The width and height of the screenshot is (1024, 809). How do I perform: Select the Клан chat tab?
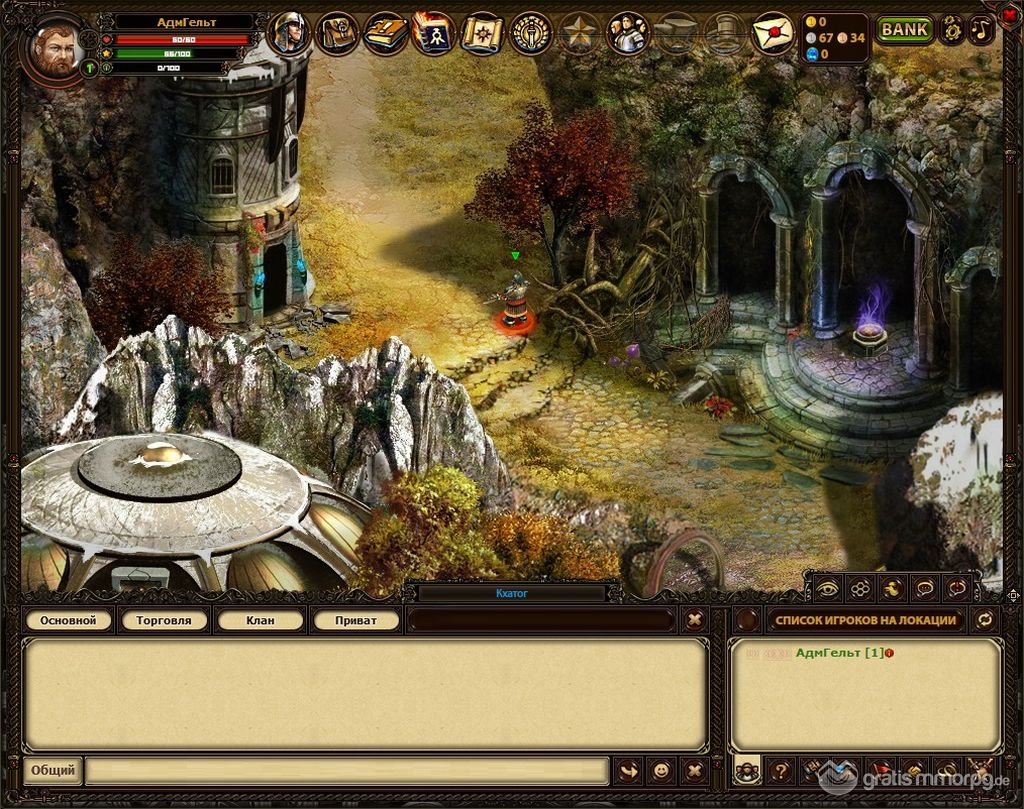tap(260, 621)
